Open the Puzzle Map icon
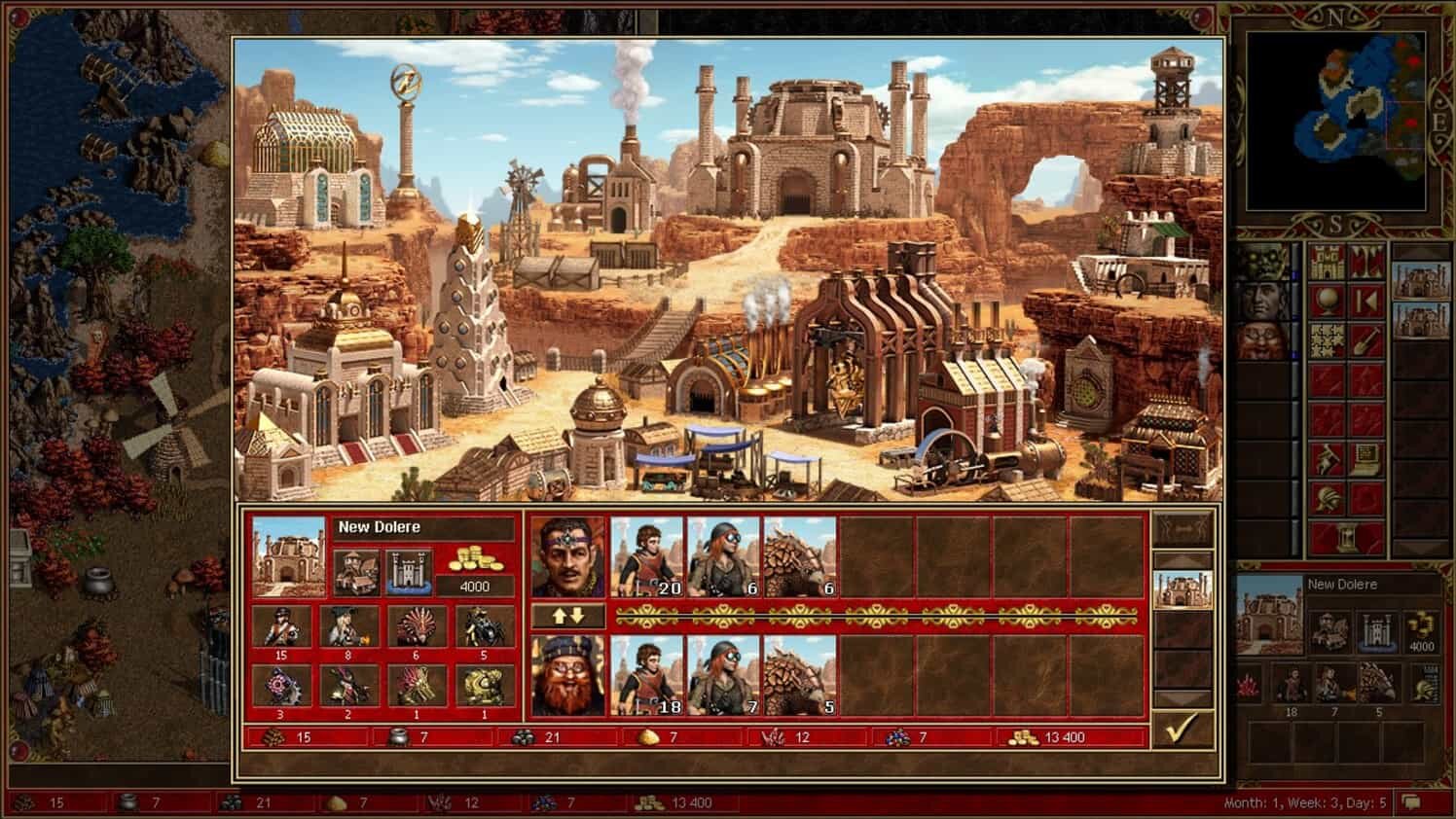The width and height of the screenshot is (1456, 819). coord(1326,338)
